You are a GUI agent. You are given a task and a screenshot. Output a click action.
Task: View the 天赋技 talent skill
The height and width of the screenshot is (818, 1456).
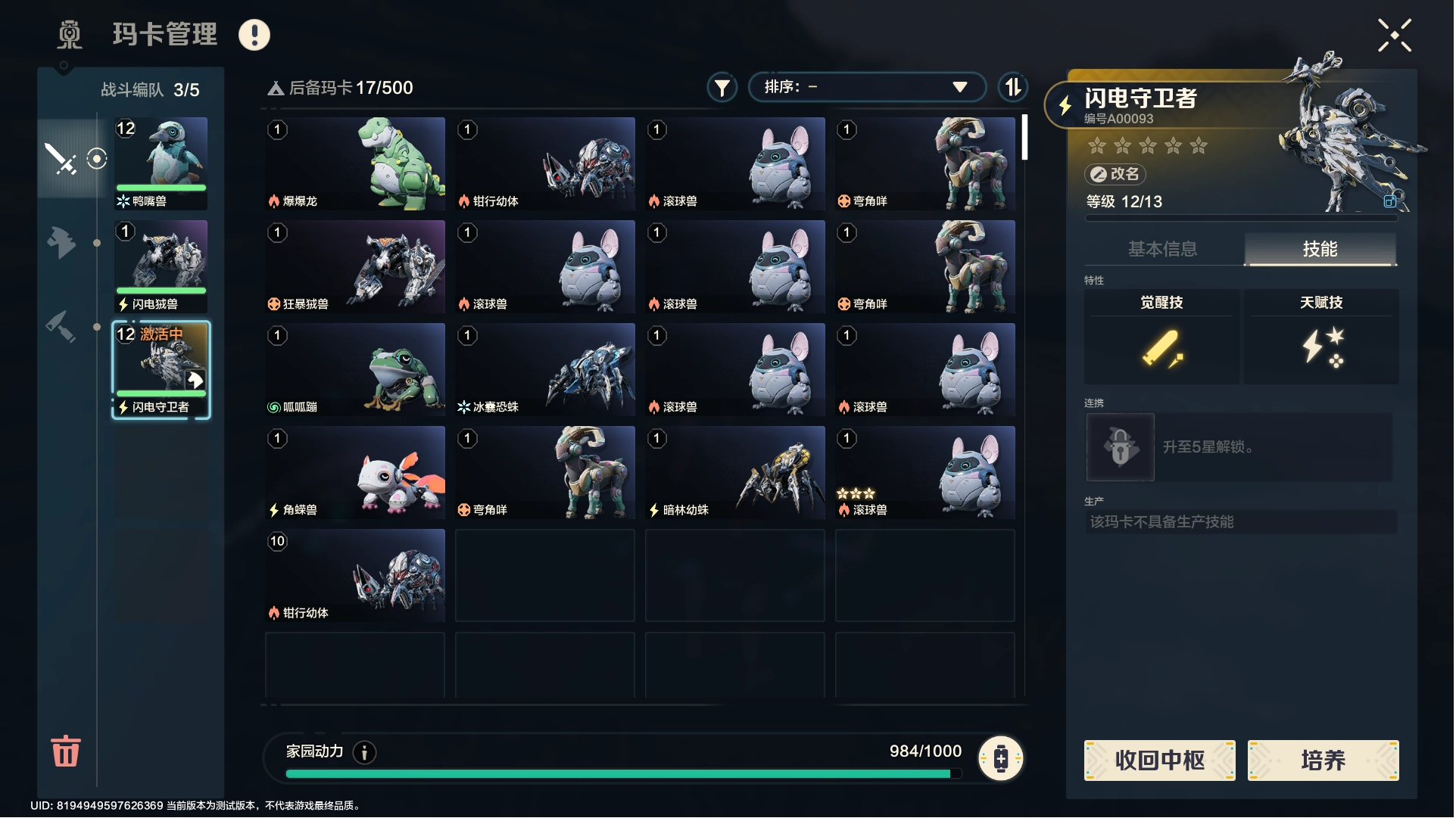[x=1321, y=336]
